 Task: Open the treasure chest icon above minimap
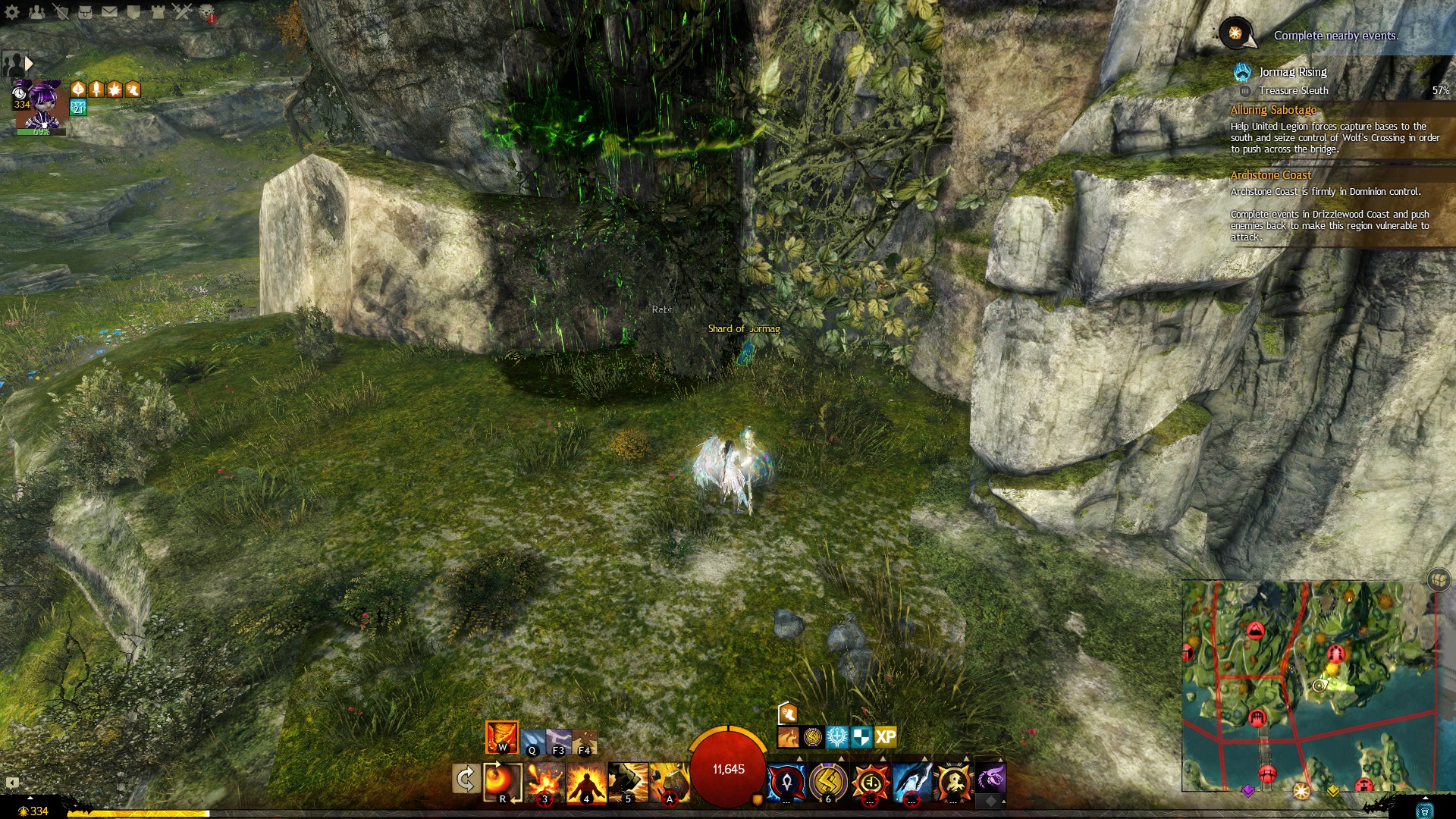click(1439, 580)
